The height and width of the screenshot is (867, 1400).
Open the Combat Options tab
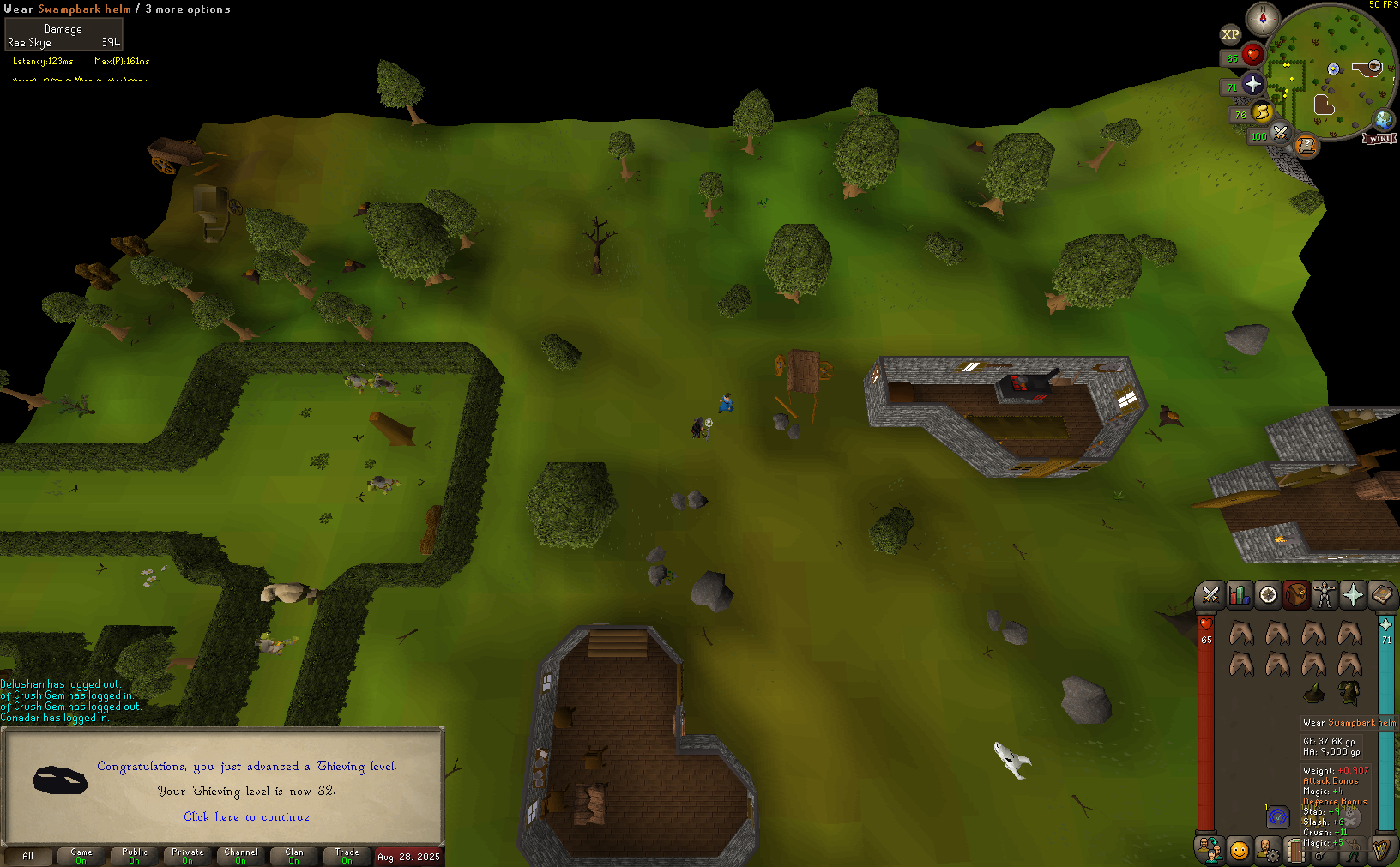pyautogui.click(x=1210, y=594)
